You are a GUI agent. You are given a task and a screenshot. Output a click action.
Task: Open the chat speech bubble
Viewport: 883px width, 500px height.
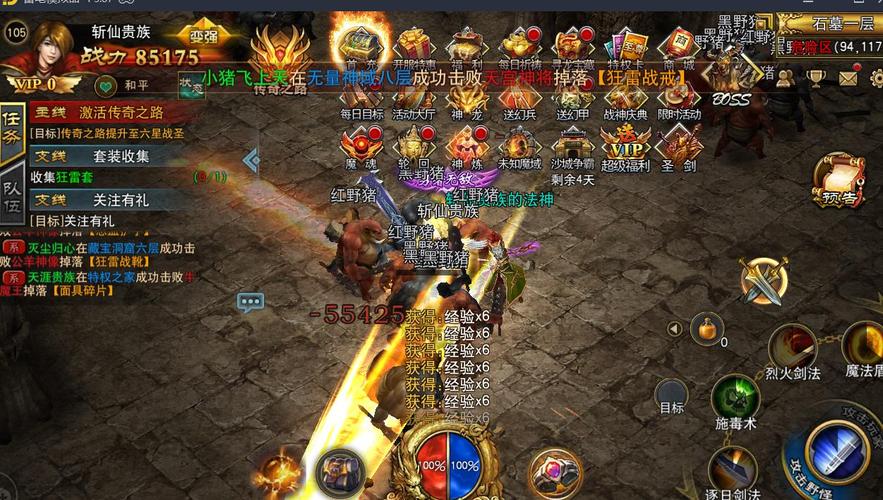(x=250, y=301)
